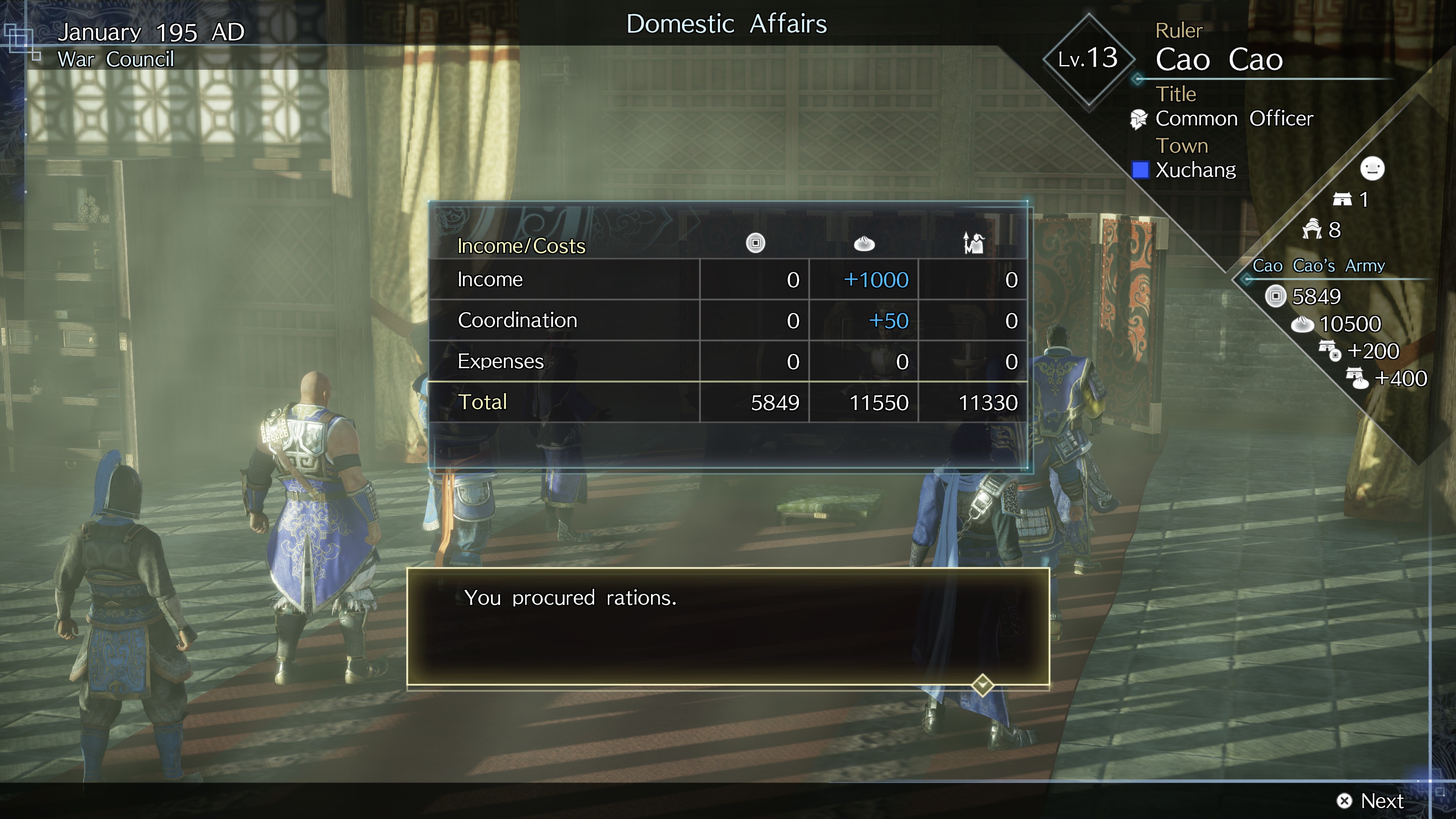
Task: Click the Total row of Income/Costs
Action: (x=622, y=402)
